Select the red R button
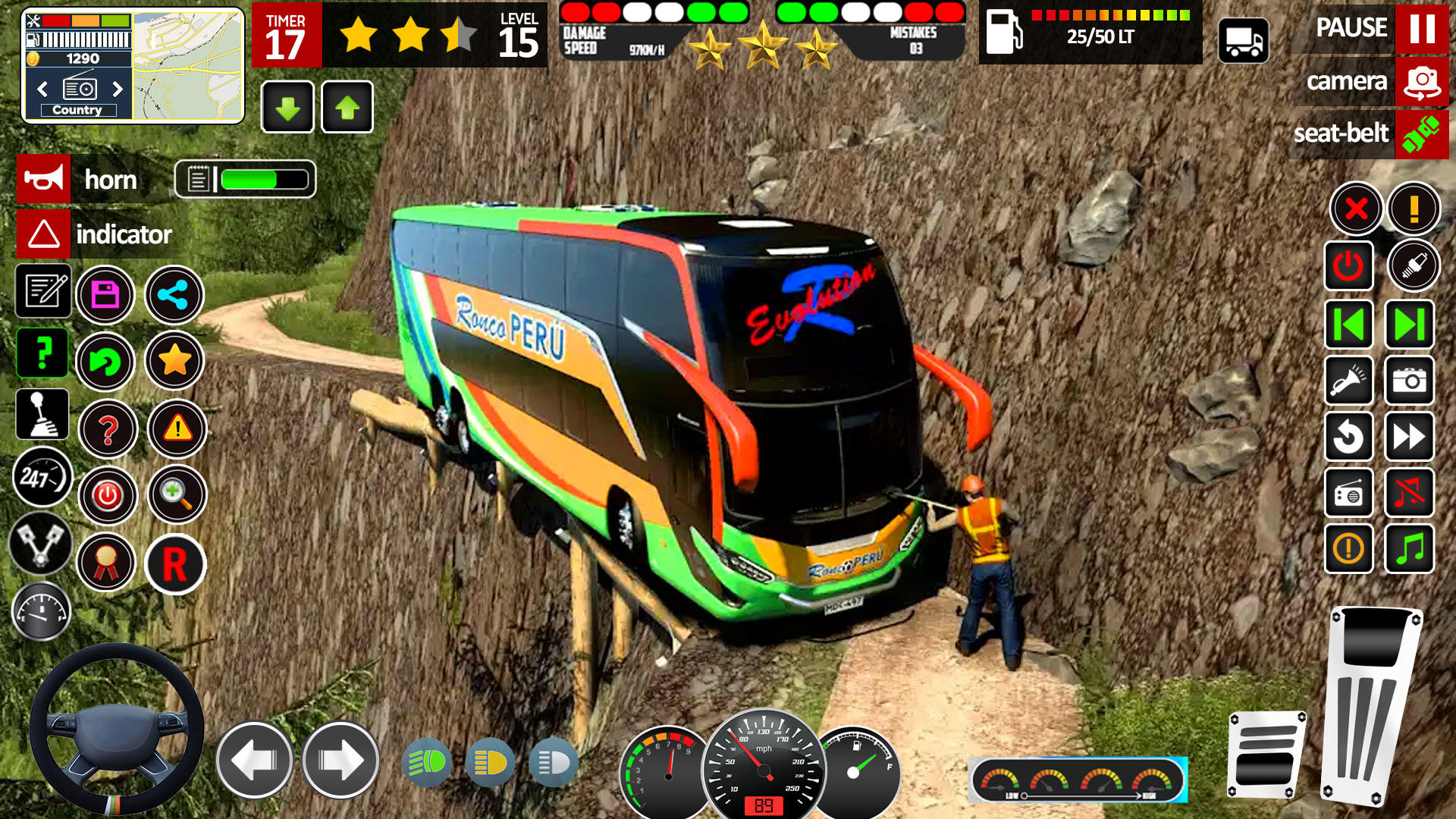Screen dimensions: 1456x819 (x=175, y=564)
